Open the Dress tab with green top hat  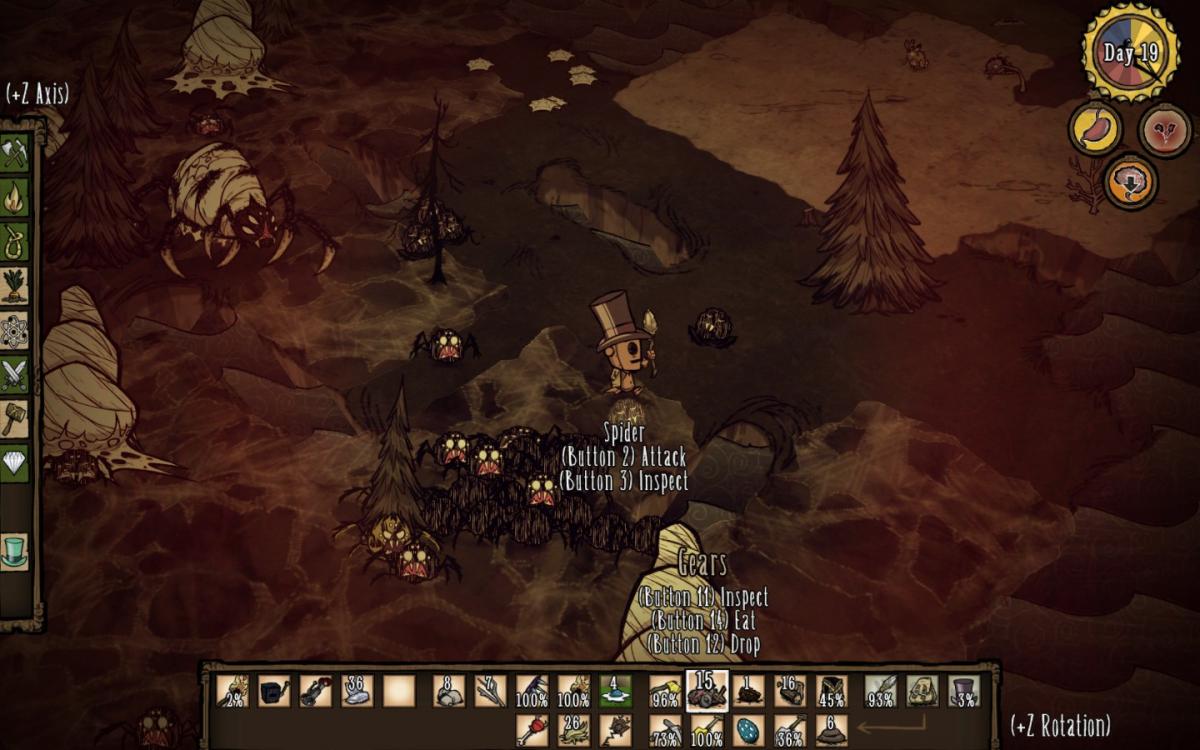tap(15, 551)
